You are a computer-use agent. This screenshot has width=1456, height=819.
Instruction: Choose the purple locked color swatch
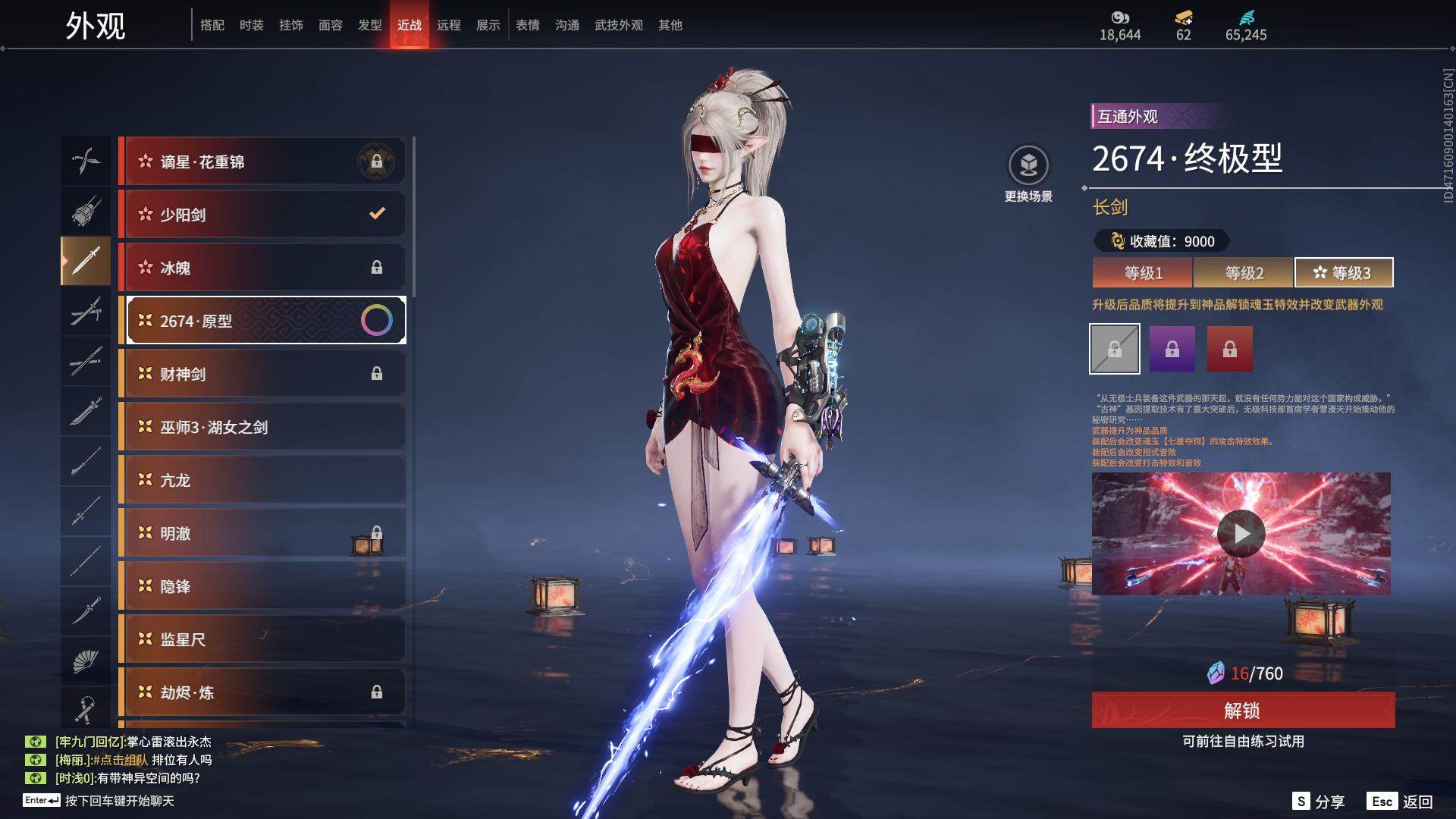1172,349
